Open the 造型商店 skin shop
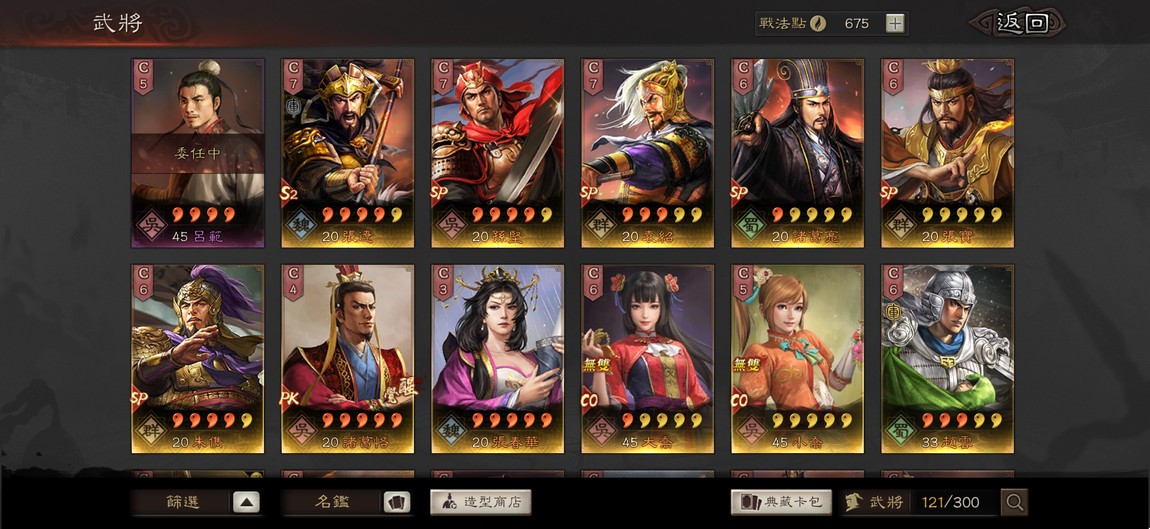Screen dimensions: 1150x529 coord(481,502)
